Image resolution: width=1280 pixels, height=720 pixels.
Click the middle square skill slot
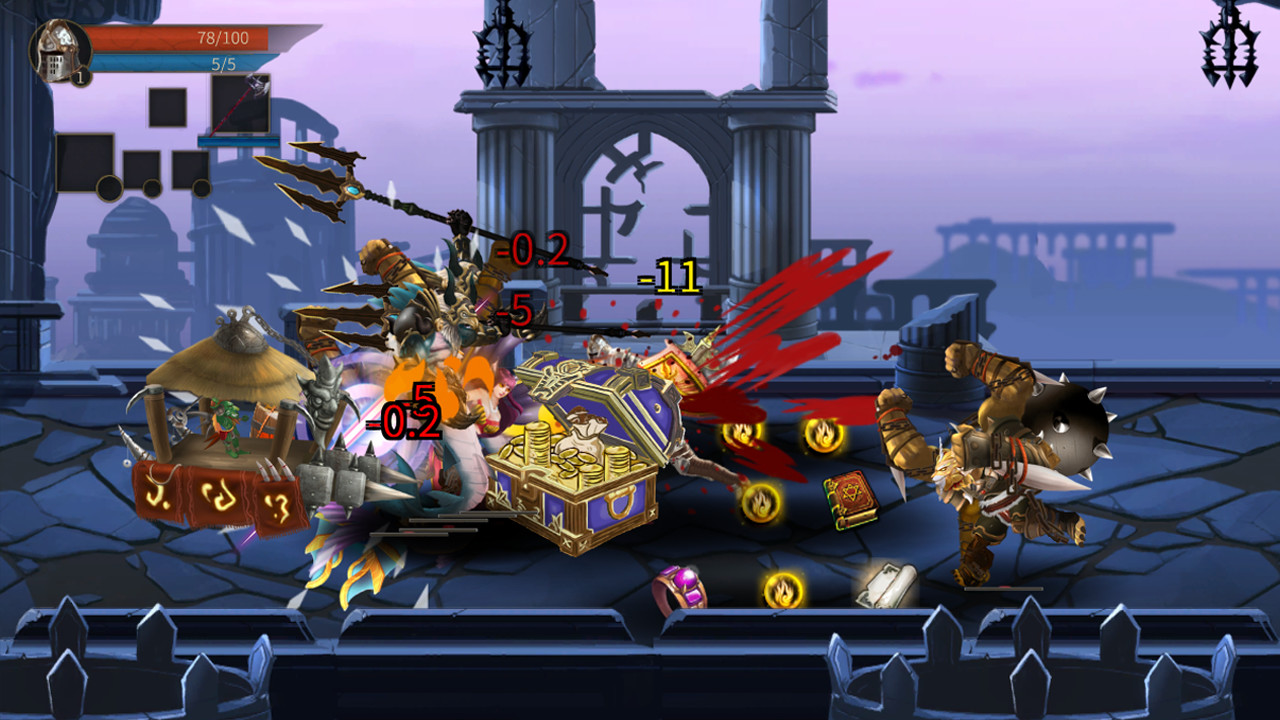point(140,170)
